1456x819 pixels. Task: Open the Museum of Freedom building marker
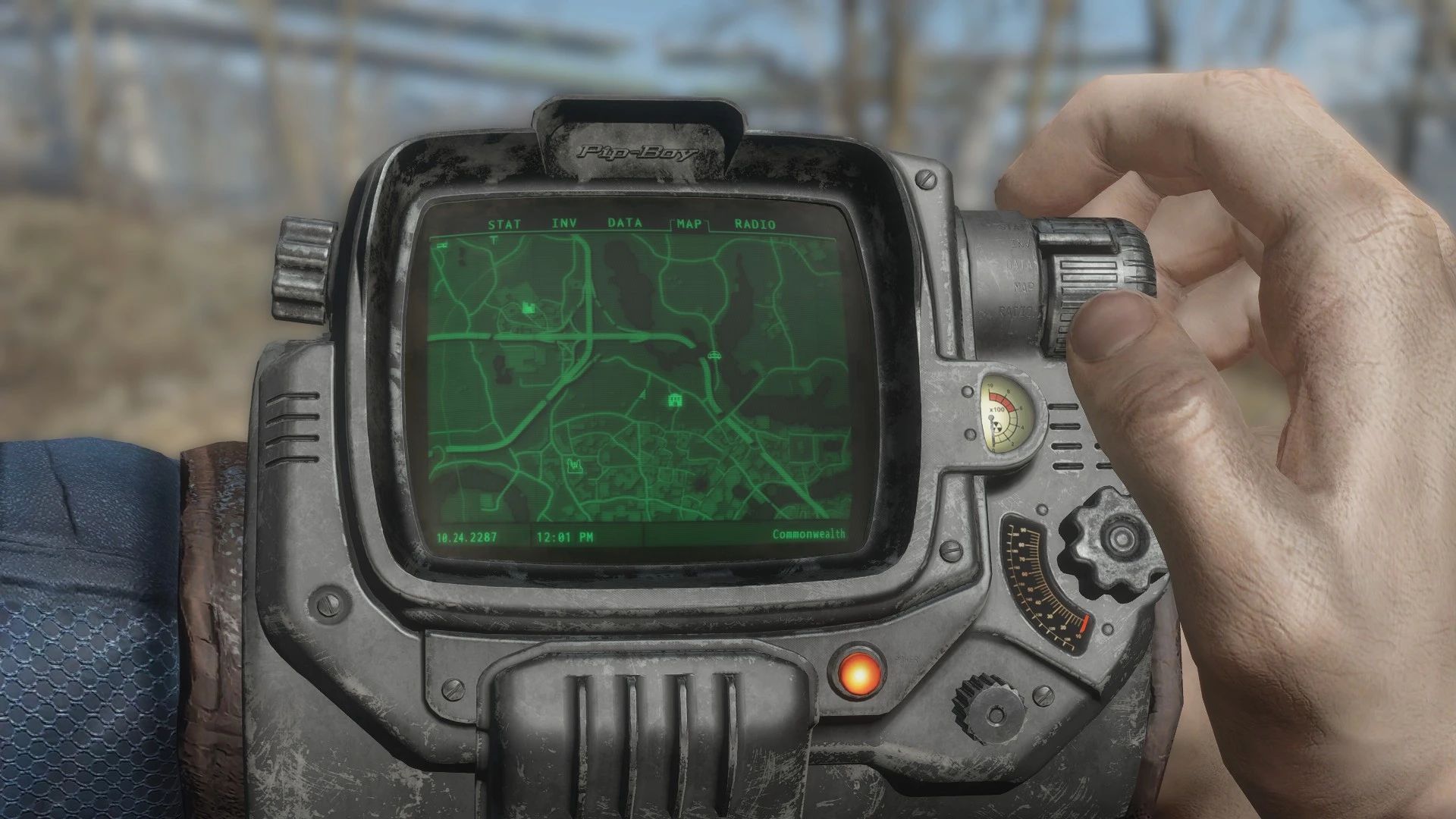pos(676,400)
